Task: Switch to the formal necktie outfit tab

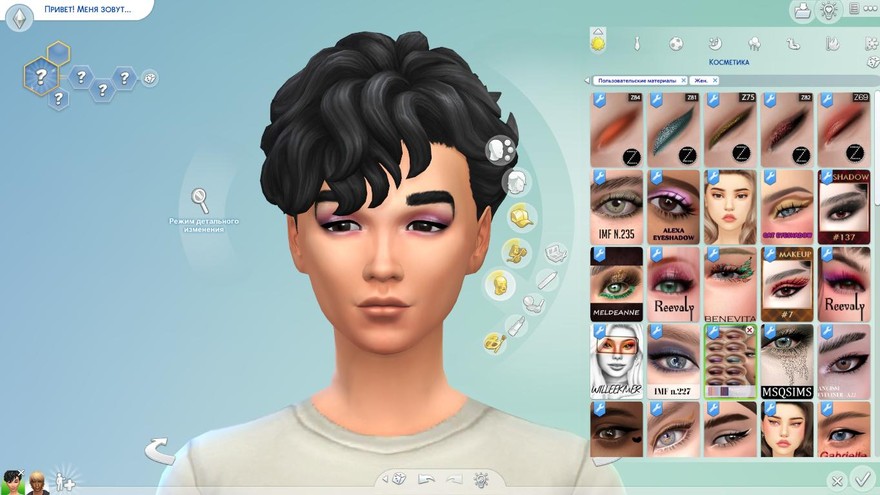Action: tap(636, 44)
